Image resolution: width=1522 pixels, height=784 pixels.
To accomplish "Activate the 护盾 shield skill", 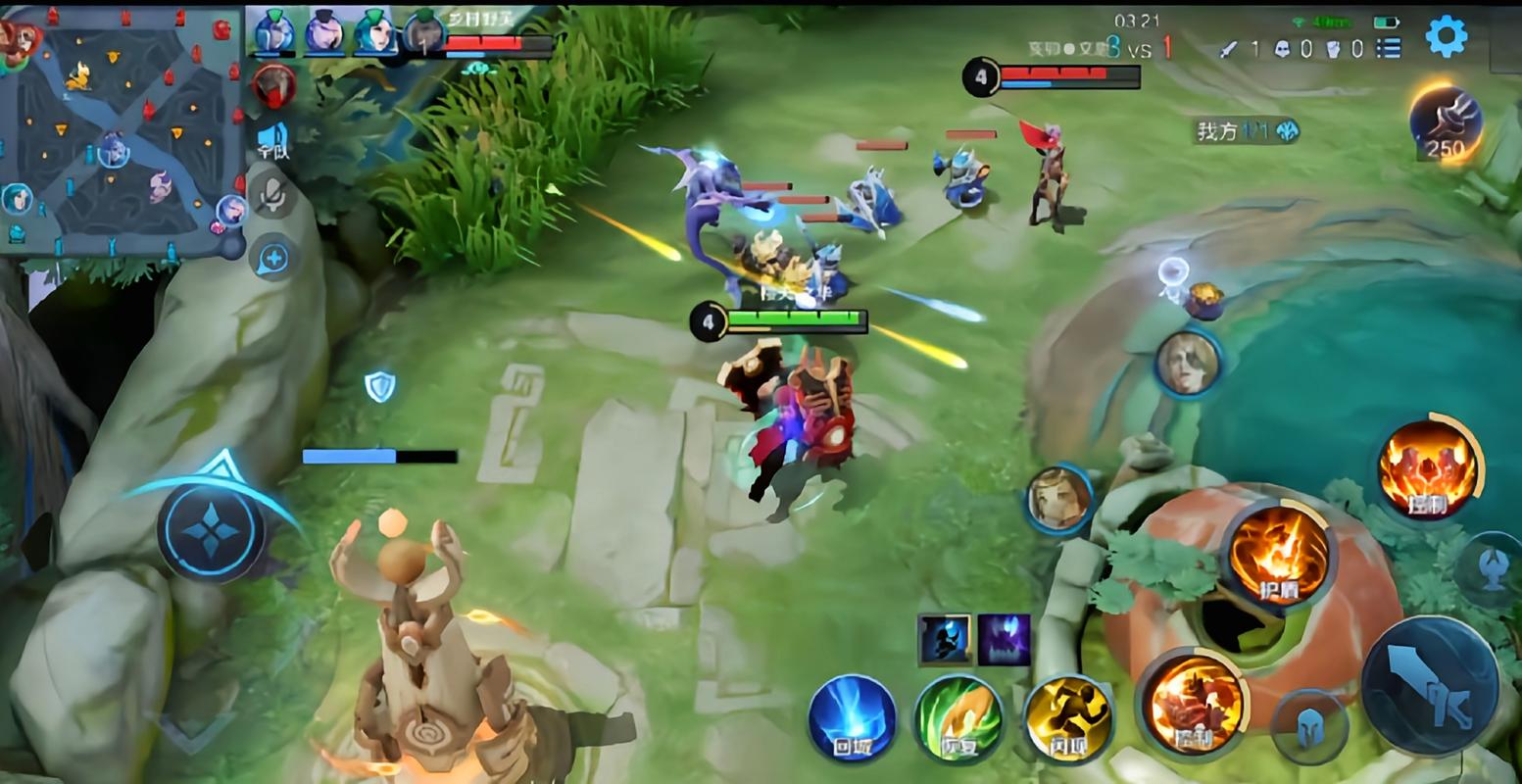I will point(1279,554).
